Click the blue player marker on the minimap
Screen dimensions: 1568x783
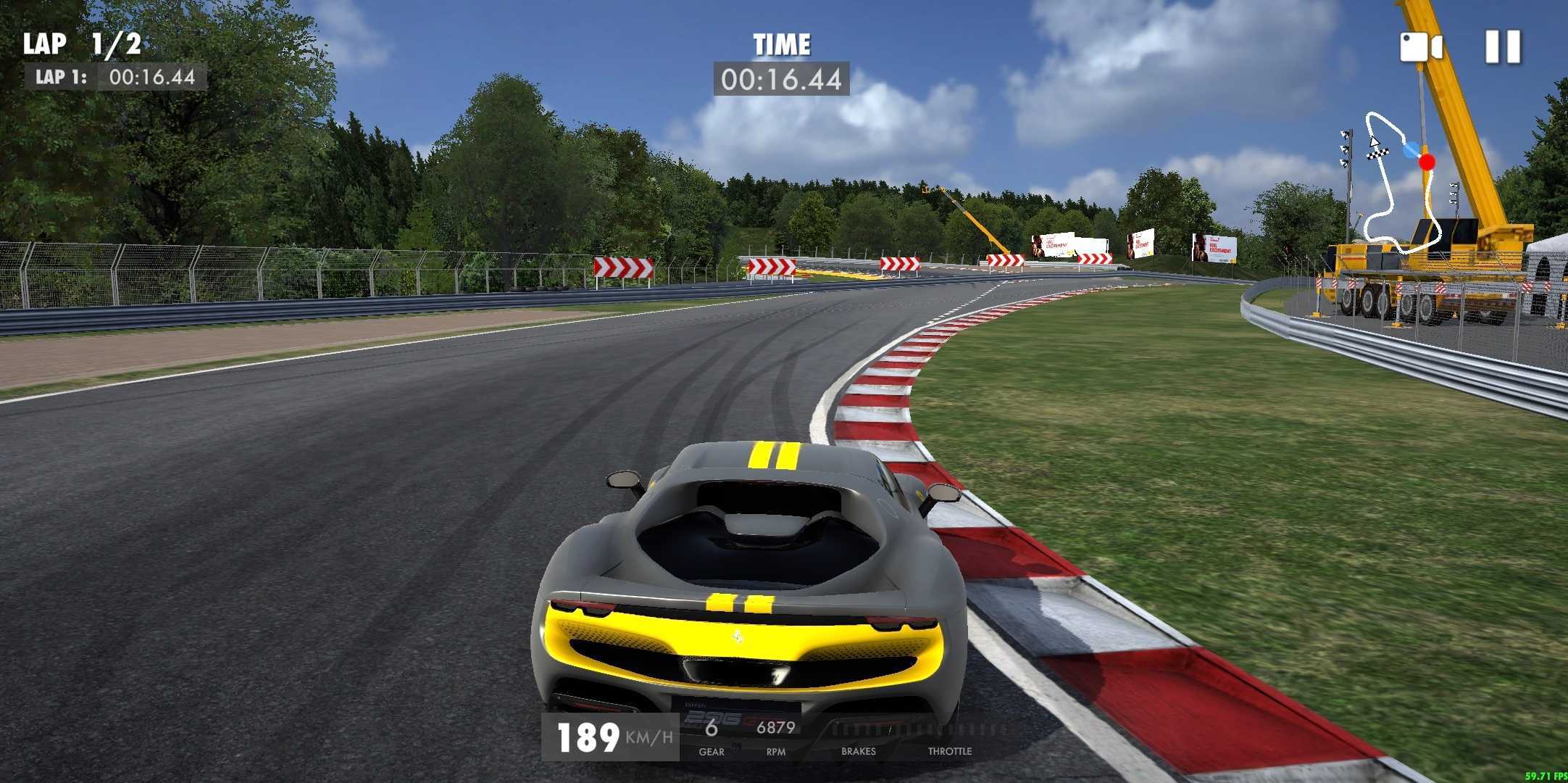coord(1411,151)
